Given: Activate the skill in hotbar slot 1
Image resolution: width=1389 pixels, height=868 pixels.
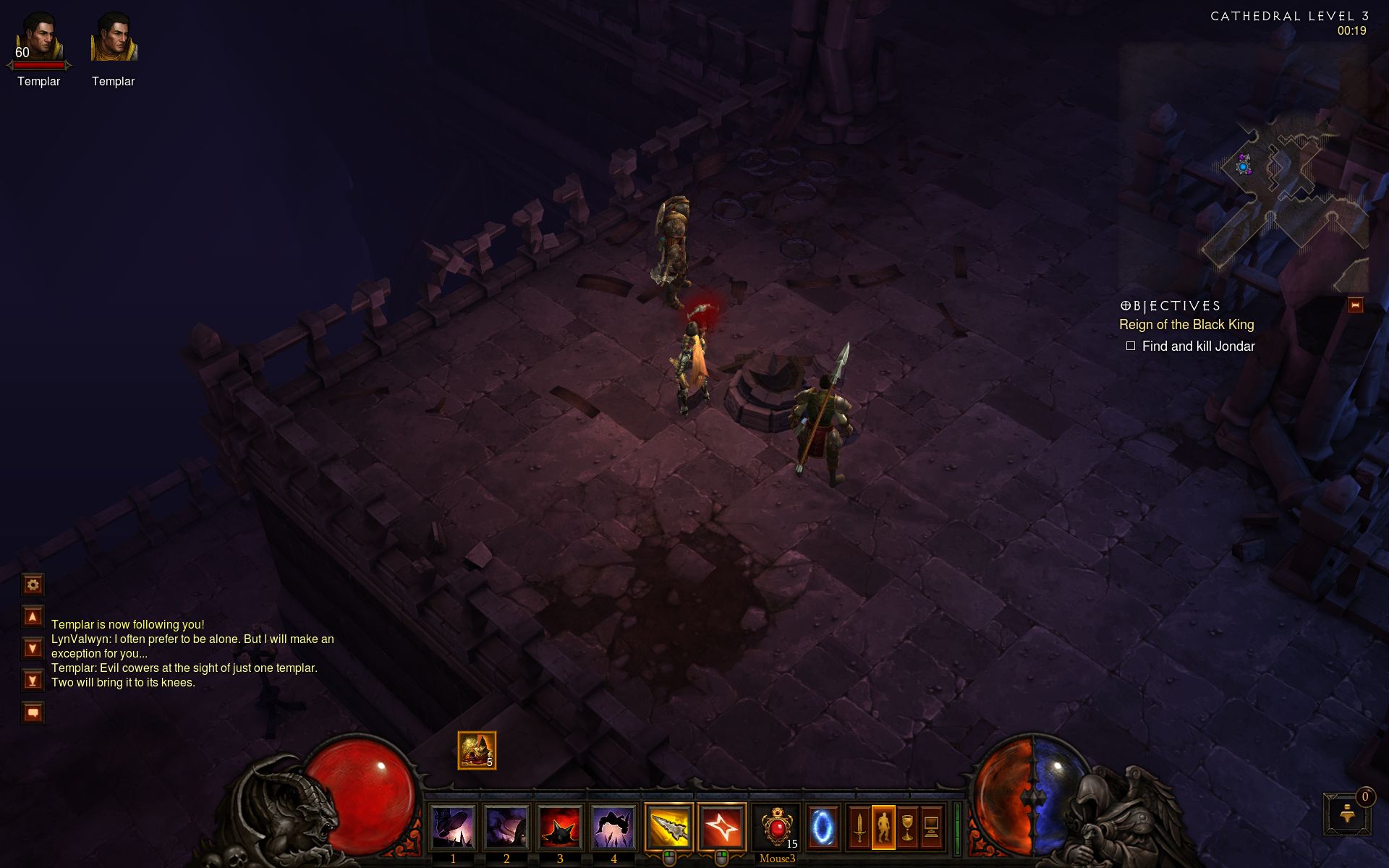Looking at the screenshot, I should [453, 827].
